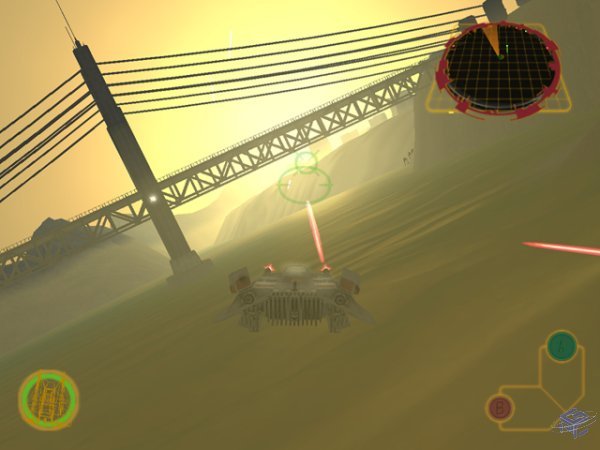Screen dimensions: 600x450
Task: Select the ship shield status icon
Action: pos(48,400)
